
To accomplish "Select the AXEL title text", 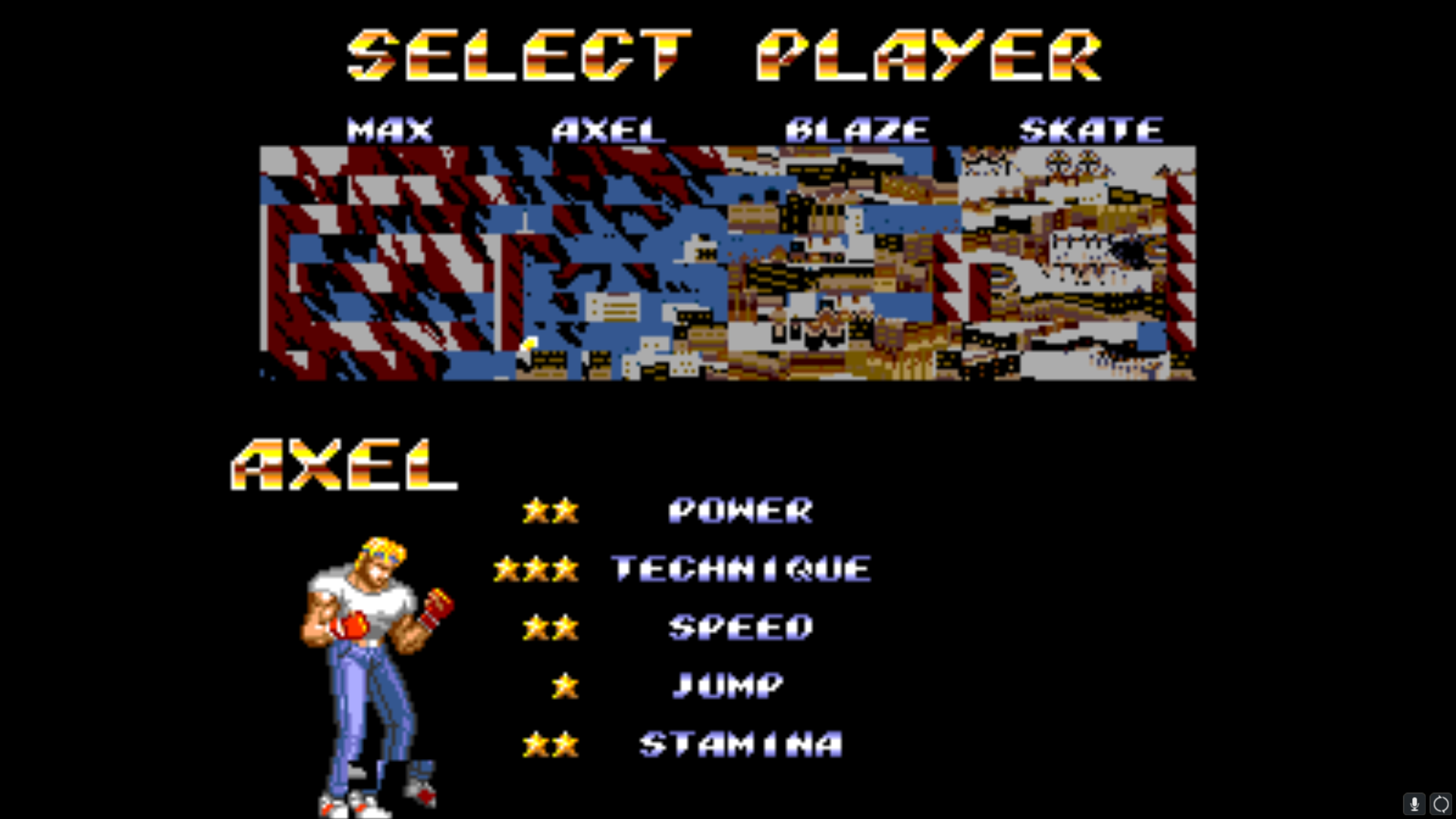I will (344, 466).
